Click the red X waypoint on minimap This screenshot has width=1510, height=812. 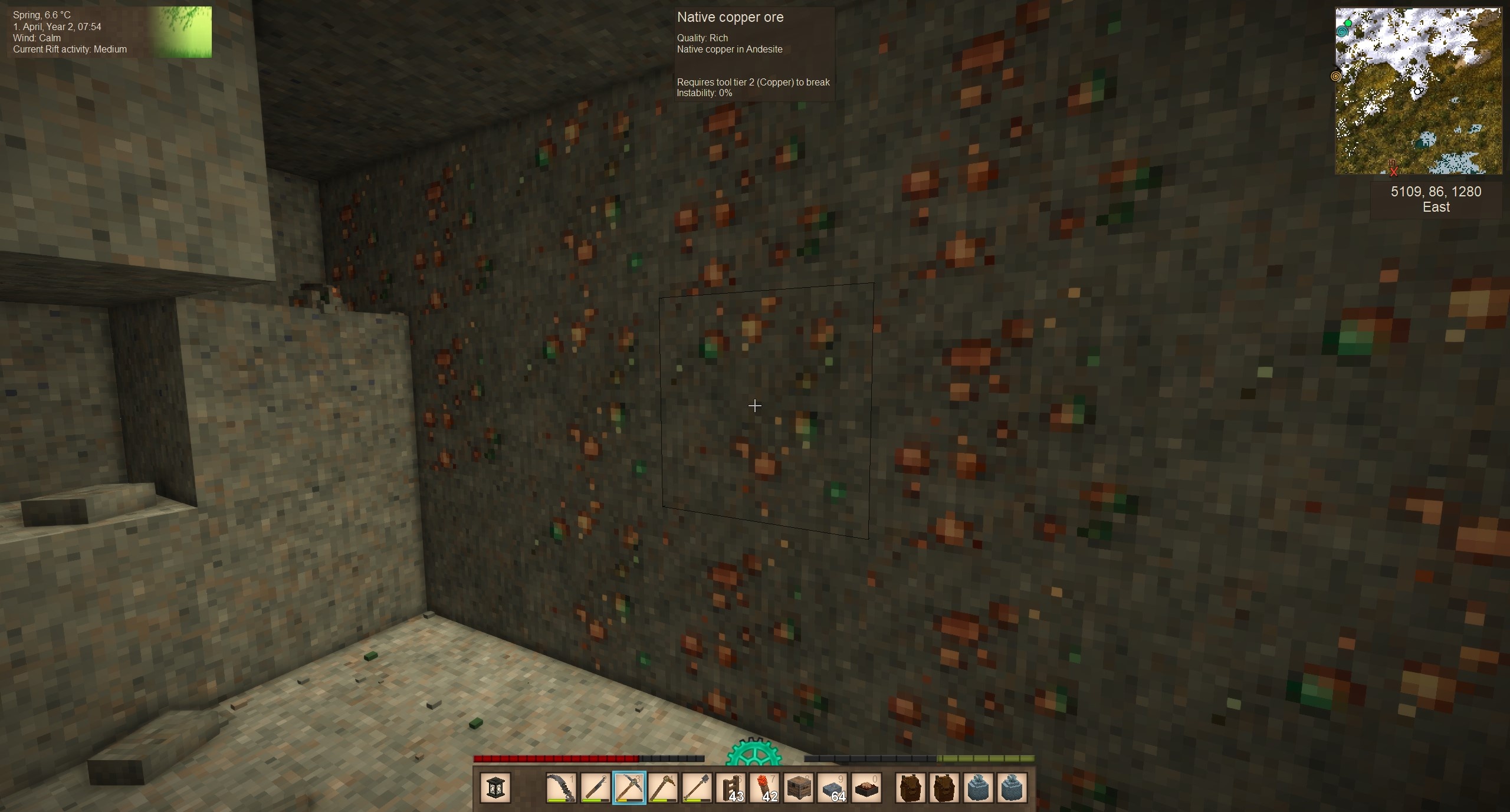(x=1394, y=172)
